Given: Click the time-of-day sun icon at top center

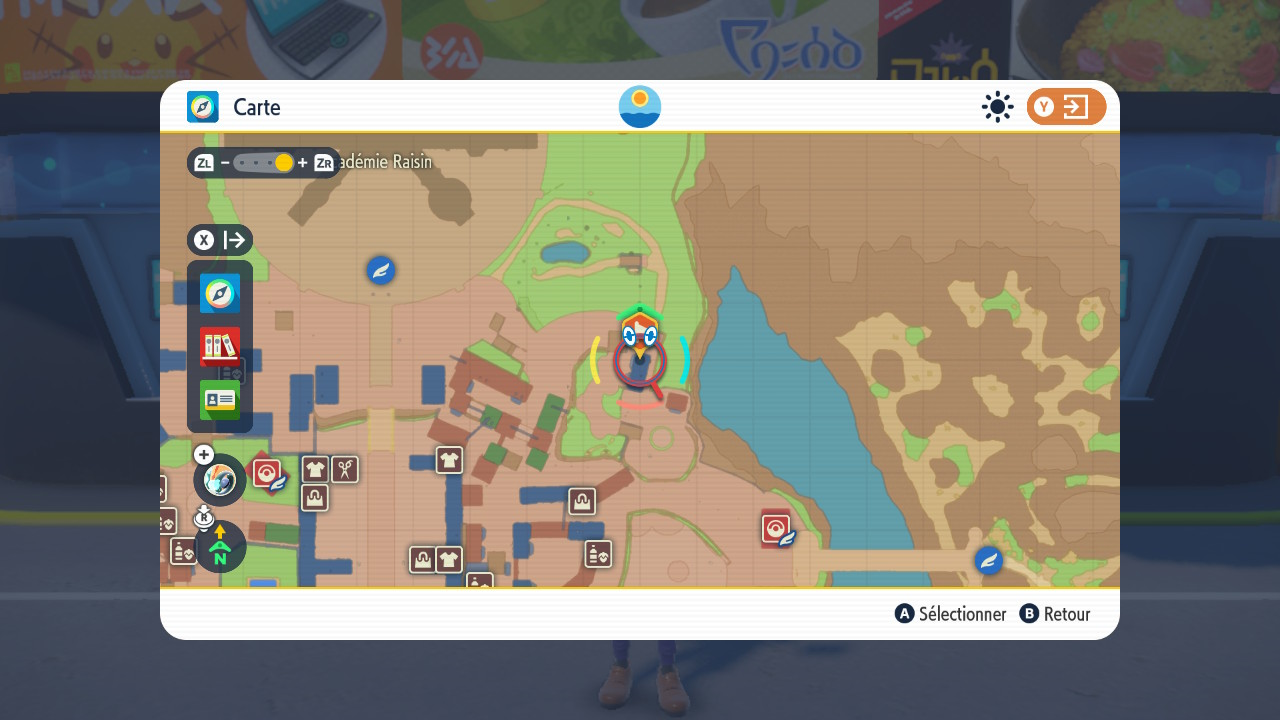Looking at the screenshot, I should pos(640,107).
